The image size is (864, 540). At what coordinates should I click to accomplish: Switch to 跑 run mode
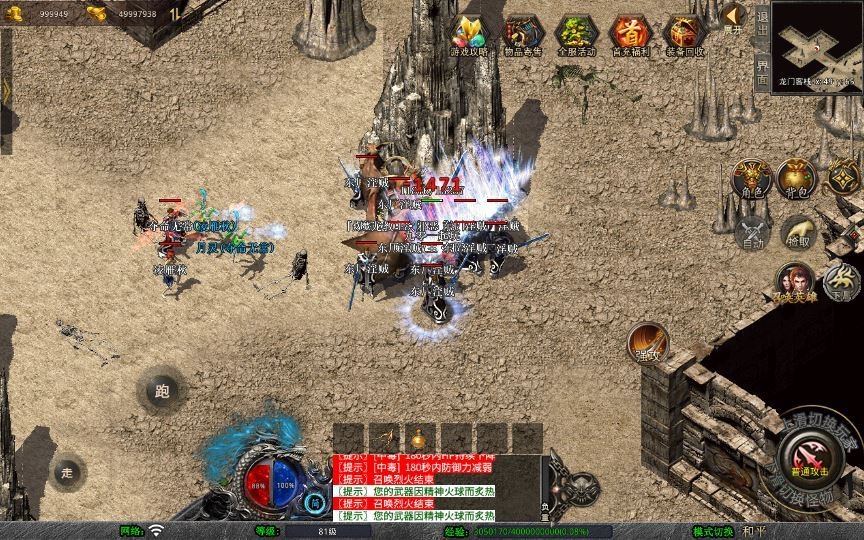coord(161,391)
